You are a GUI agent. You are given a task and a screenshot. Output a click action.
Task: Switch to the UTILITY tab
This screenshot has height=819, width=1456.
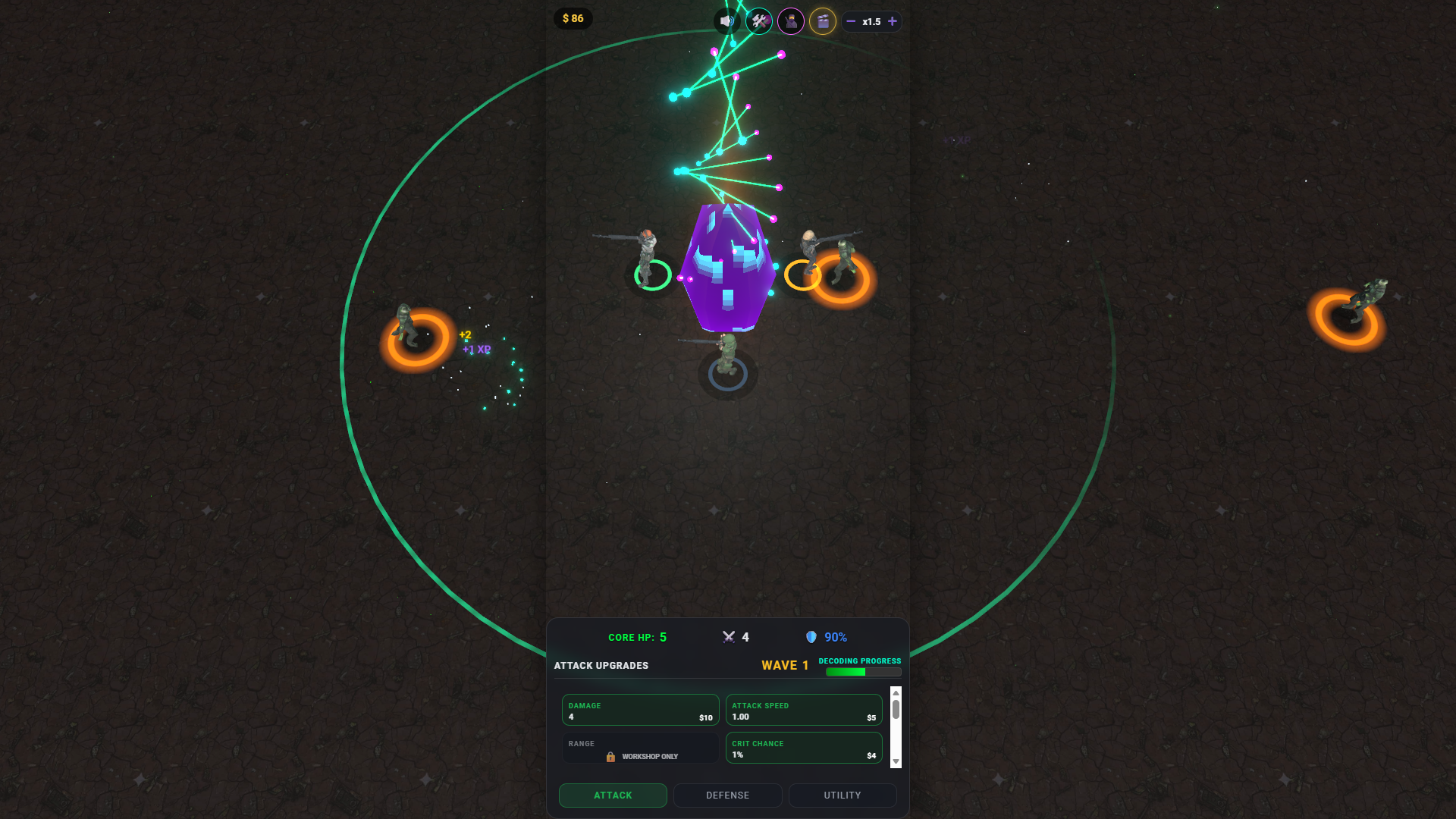pos(842,795)
